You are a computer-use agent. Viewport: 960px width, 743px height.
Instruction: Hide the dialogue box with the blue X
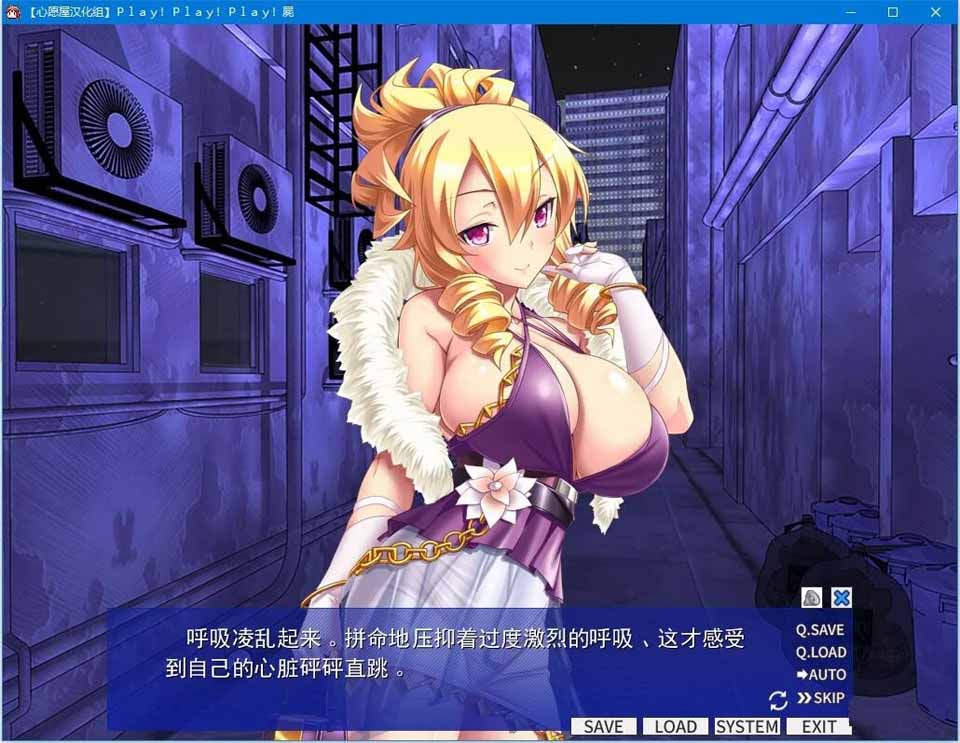[842, 598]
